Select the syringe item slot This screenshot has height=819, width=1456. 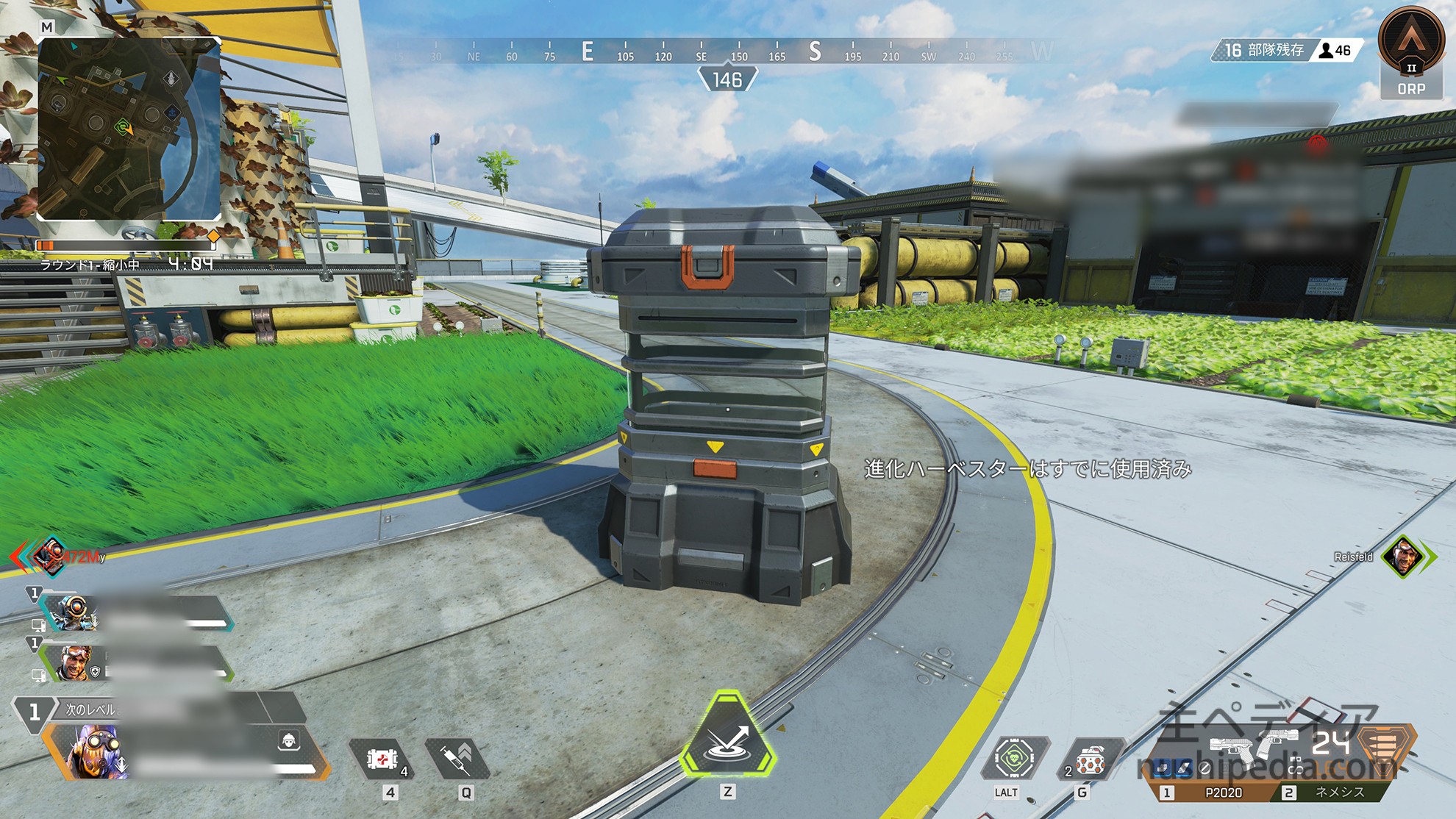(457, 759)
